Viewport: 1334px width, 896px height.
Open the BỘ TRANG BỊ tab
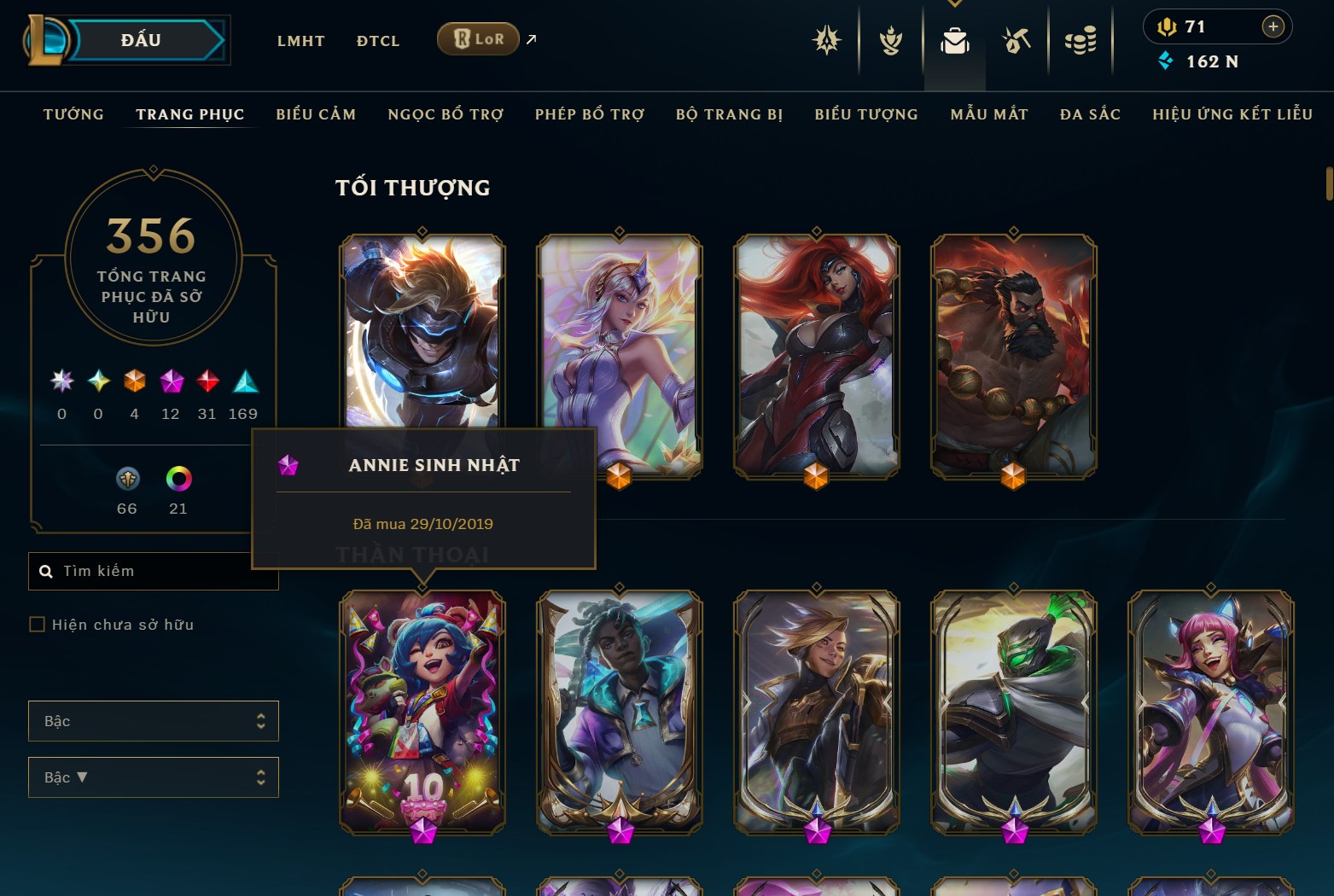(729, 114)
